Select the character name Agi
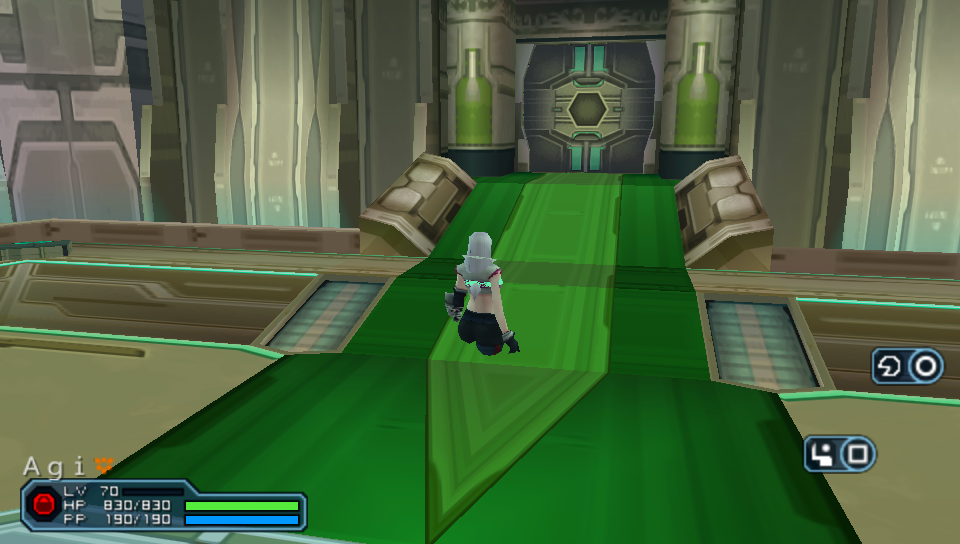960x544 pixels. point(56,466)
